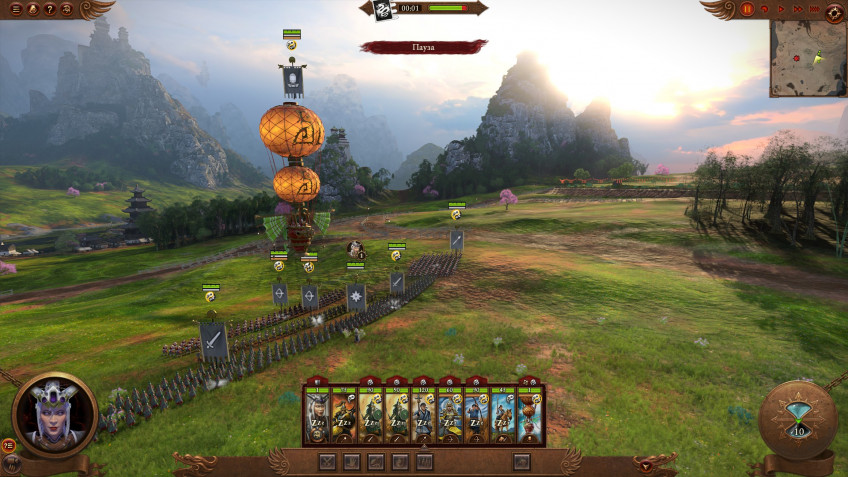Open the main menu hamburger button
The image size is (848, 477).
tap(15, 9)
